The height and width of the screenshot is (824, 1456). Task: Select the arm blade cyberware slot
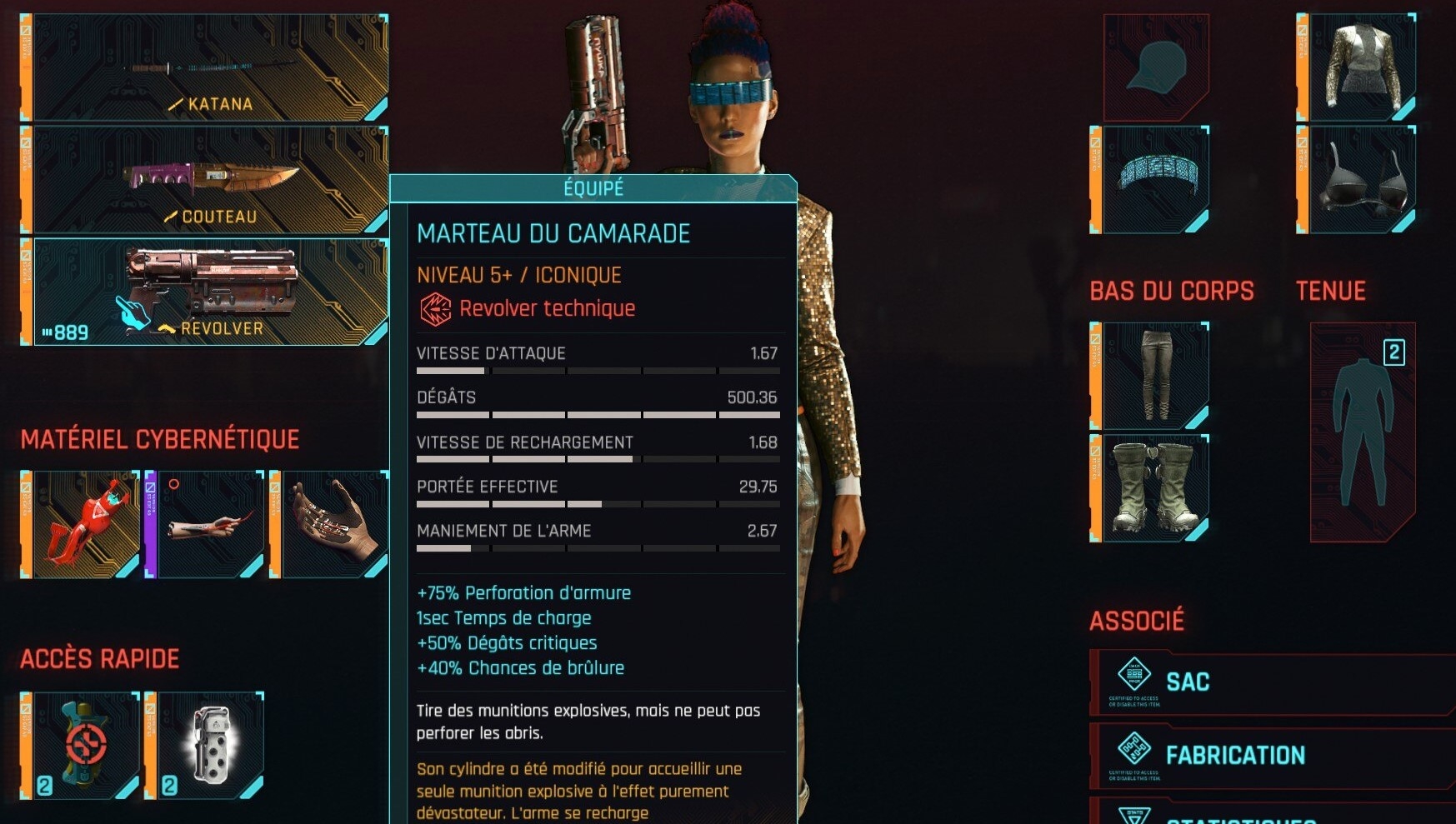tap(209, 524)
